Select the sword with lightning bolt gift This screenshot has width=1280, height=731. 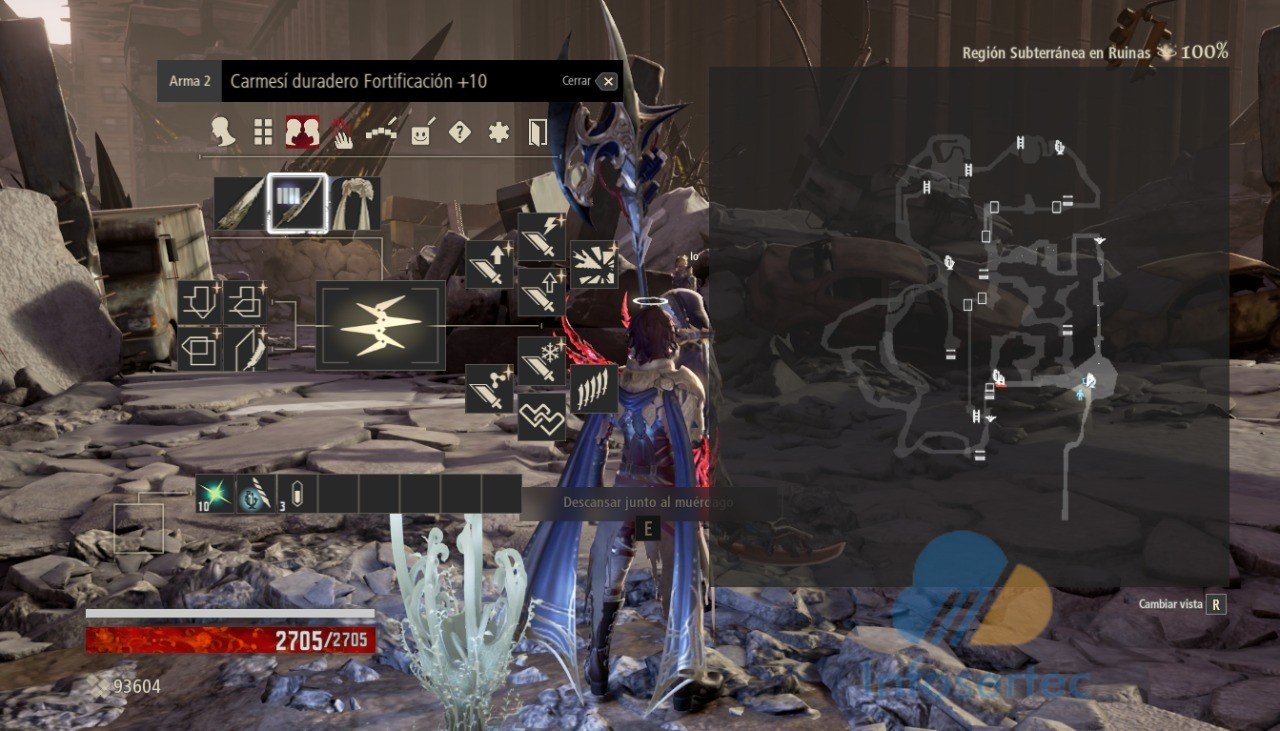[542, 238]
